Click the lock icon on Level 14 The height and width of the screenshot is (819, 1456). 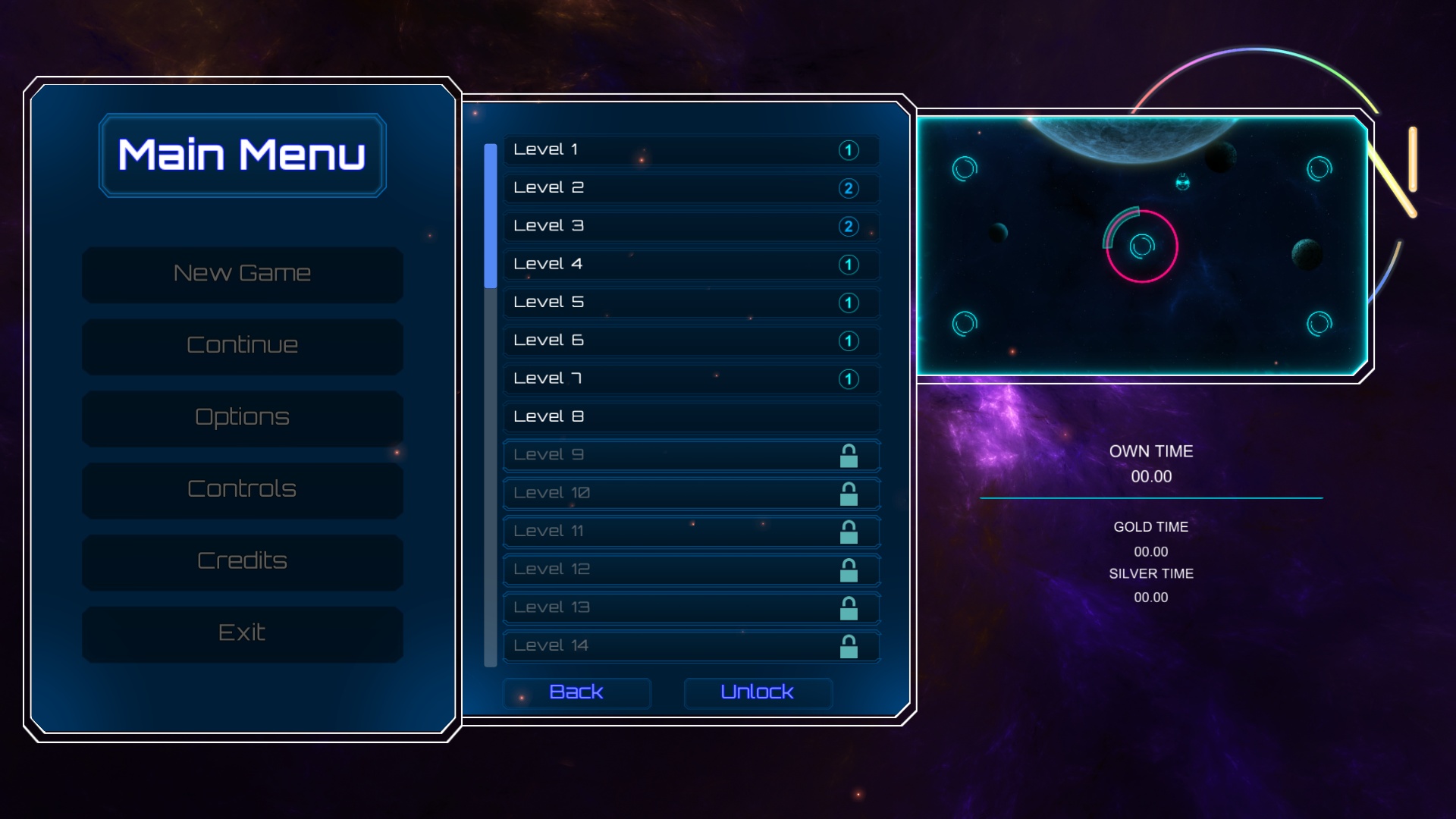(849, 645)
